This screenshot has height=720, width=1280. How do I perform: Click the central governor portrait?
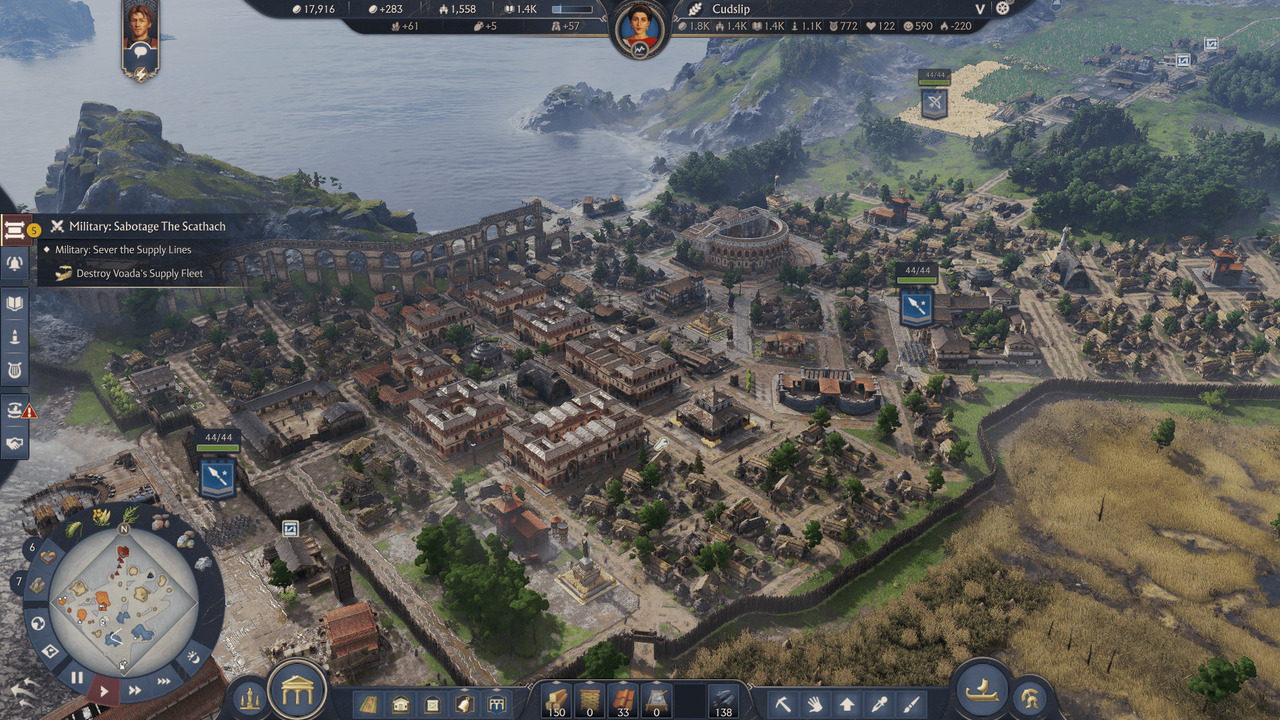(x=640, y=30)
